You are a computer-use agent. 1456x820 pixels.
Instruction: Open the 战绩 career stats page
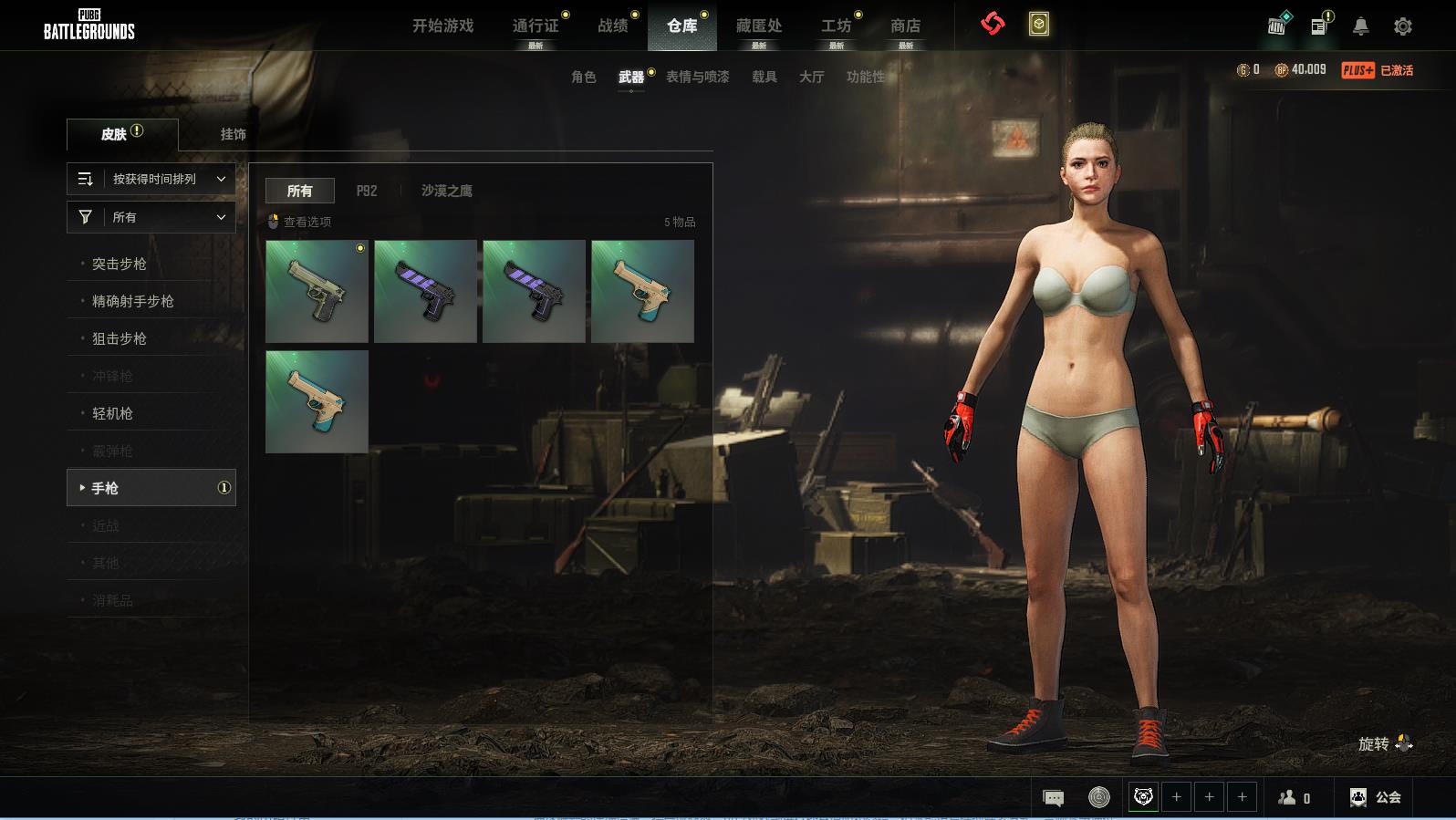[613, 26]
